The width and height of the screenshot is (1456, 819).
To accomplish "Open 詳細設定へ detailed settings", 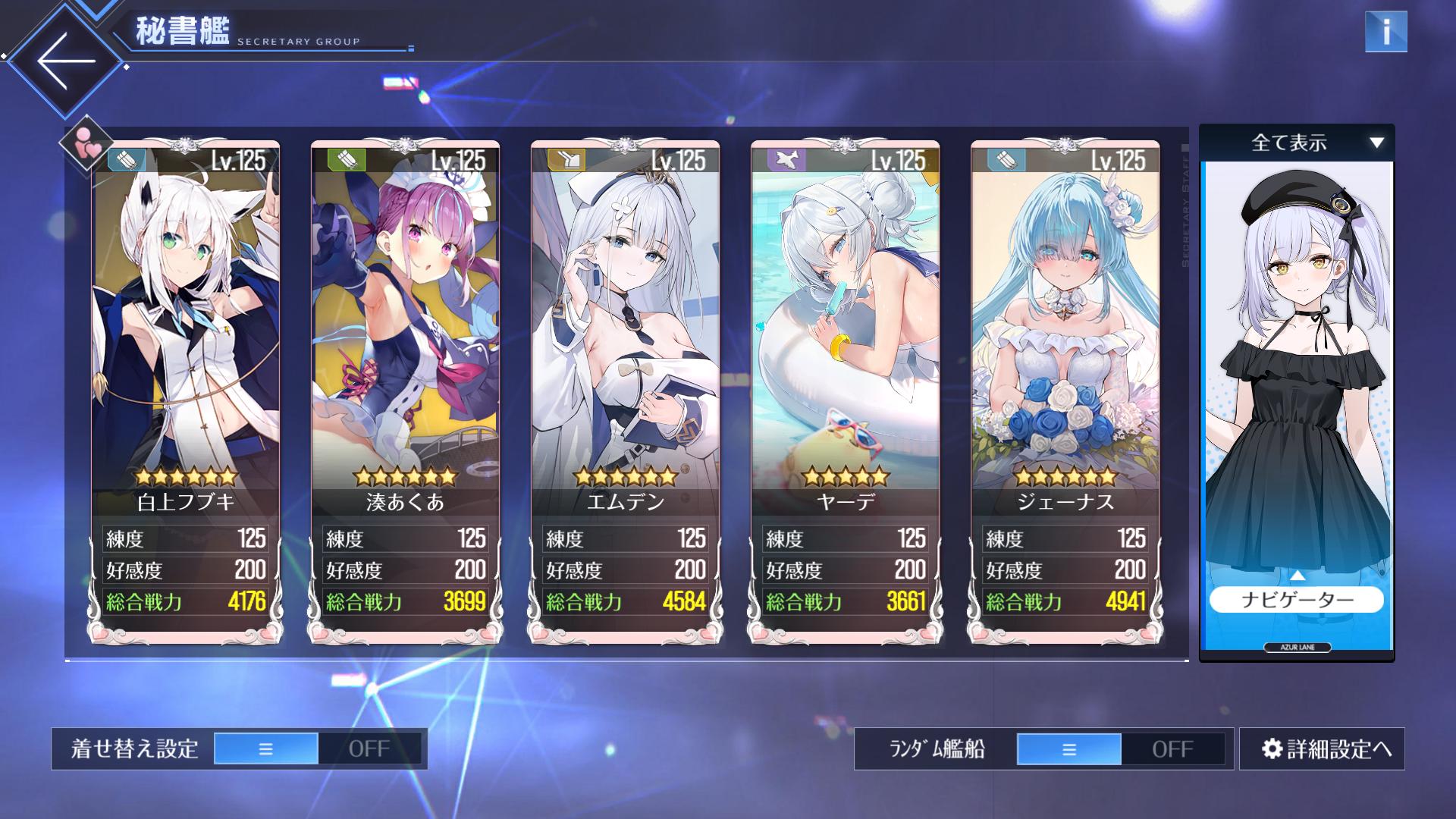I will 1322,749.
